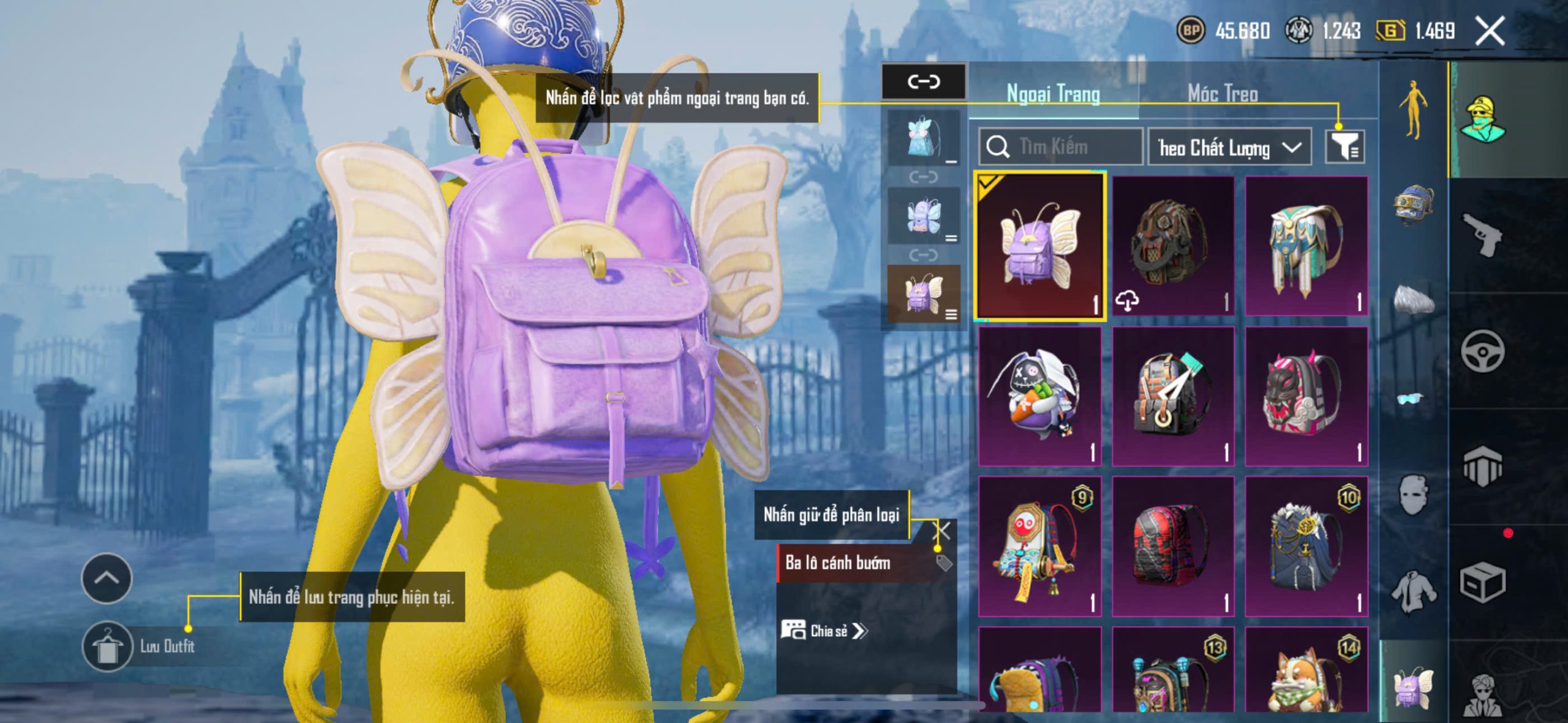The height and width of the screenshot is (723, 1568).
Task: Close the inventory screen
Action: (x=1489, y=31)
